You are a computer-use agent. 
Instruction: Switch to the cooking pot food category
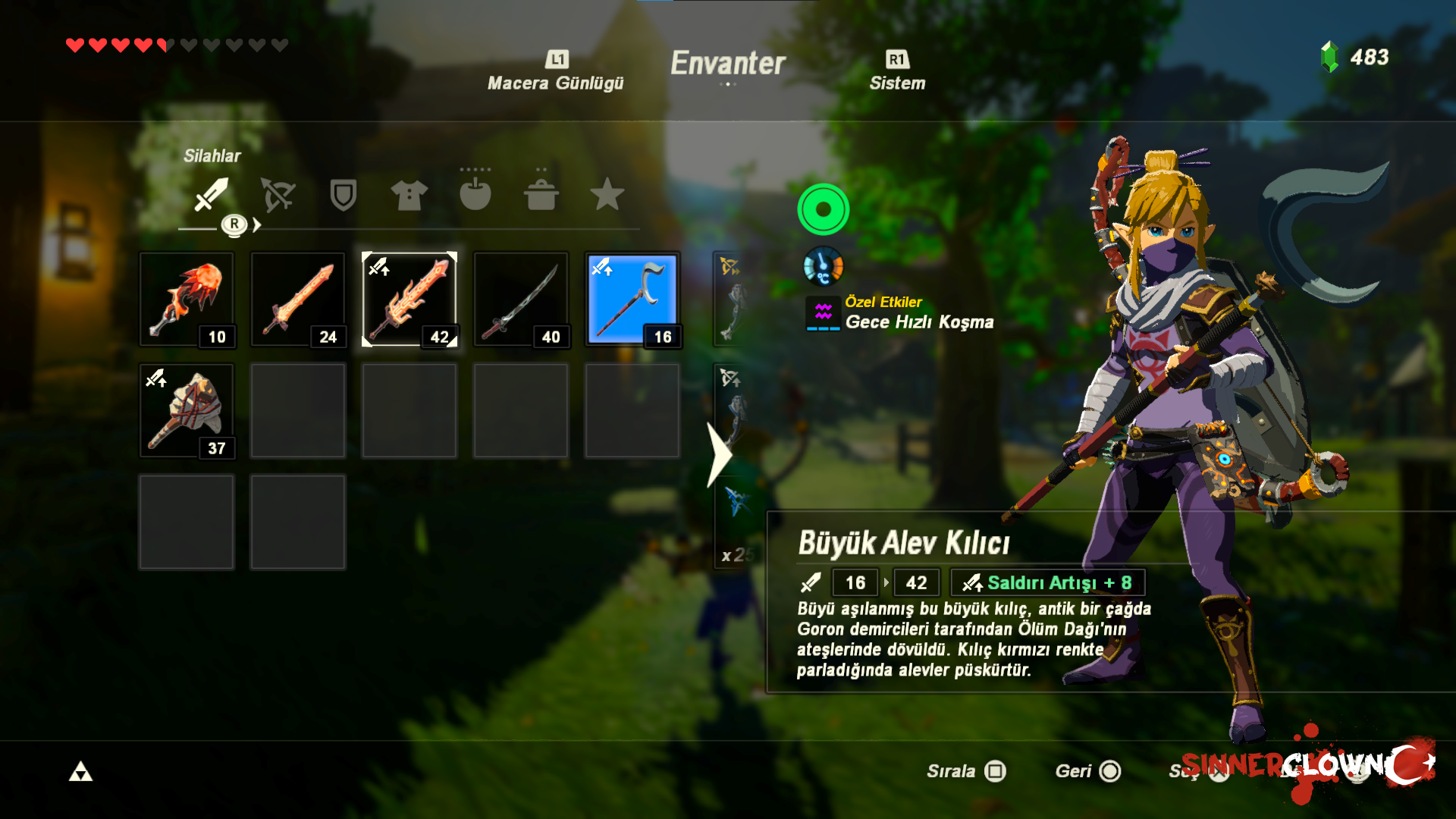541,195
